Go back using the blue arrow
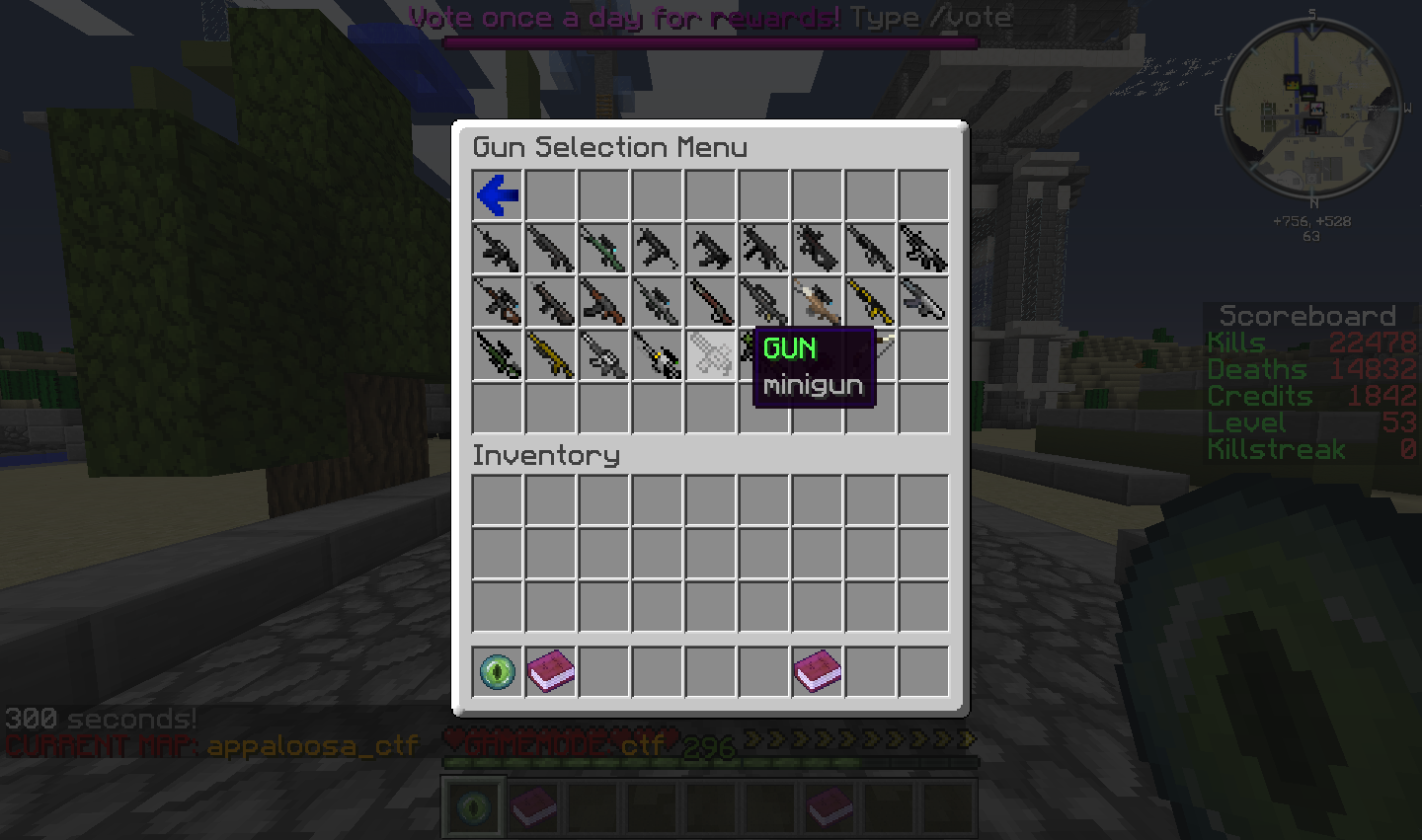Screen dimensions: 1422x840 pyautogui.click(x=498, y=195)
